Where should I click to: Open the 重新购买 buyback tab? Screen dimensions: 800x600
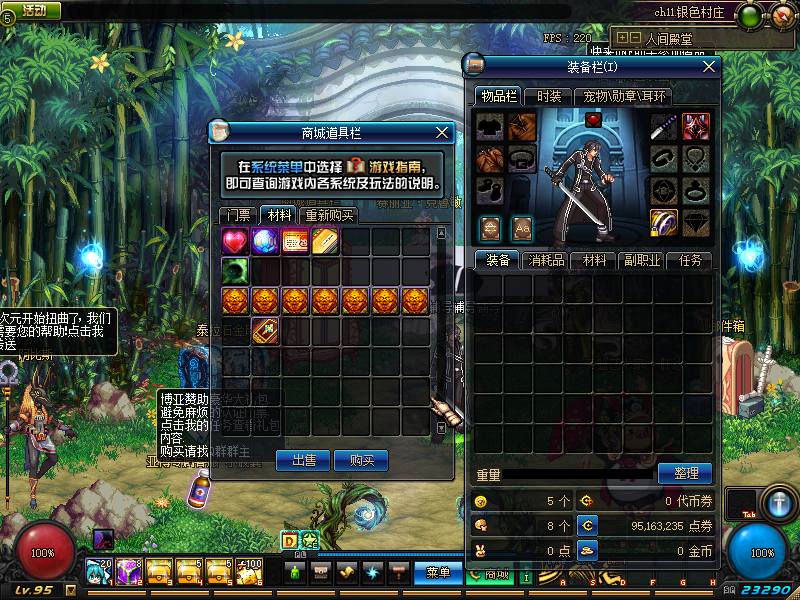click(x=329, y=215)
